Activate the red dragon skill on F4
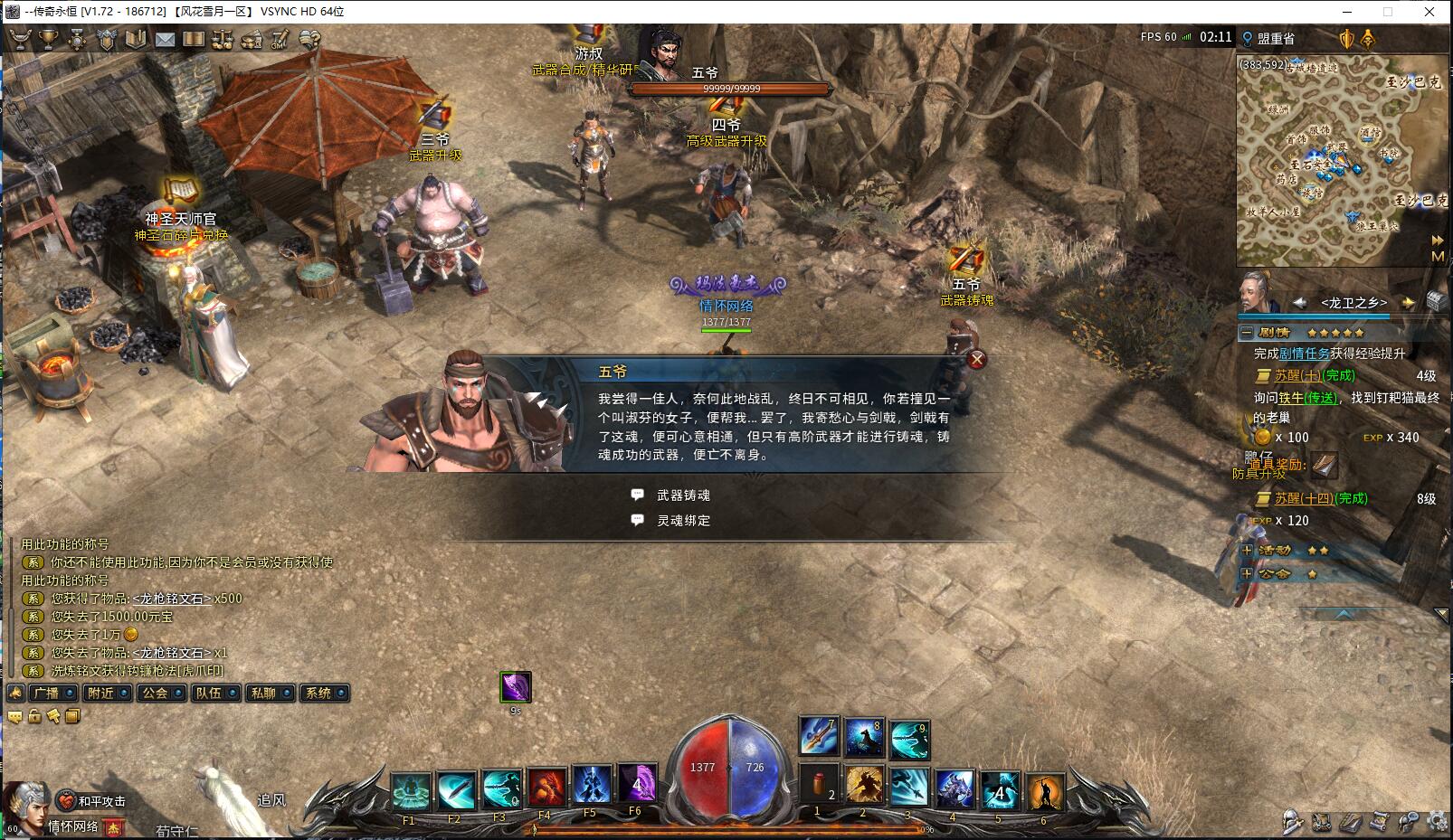Screen dimensions: 1453x840 (x=545, y=789)
